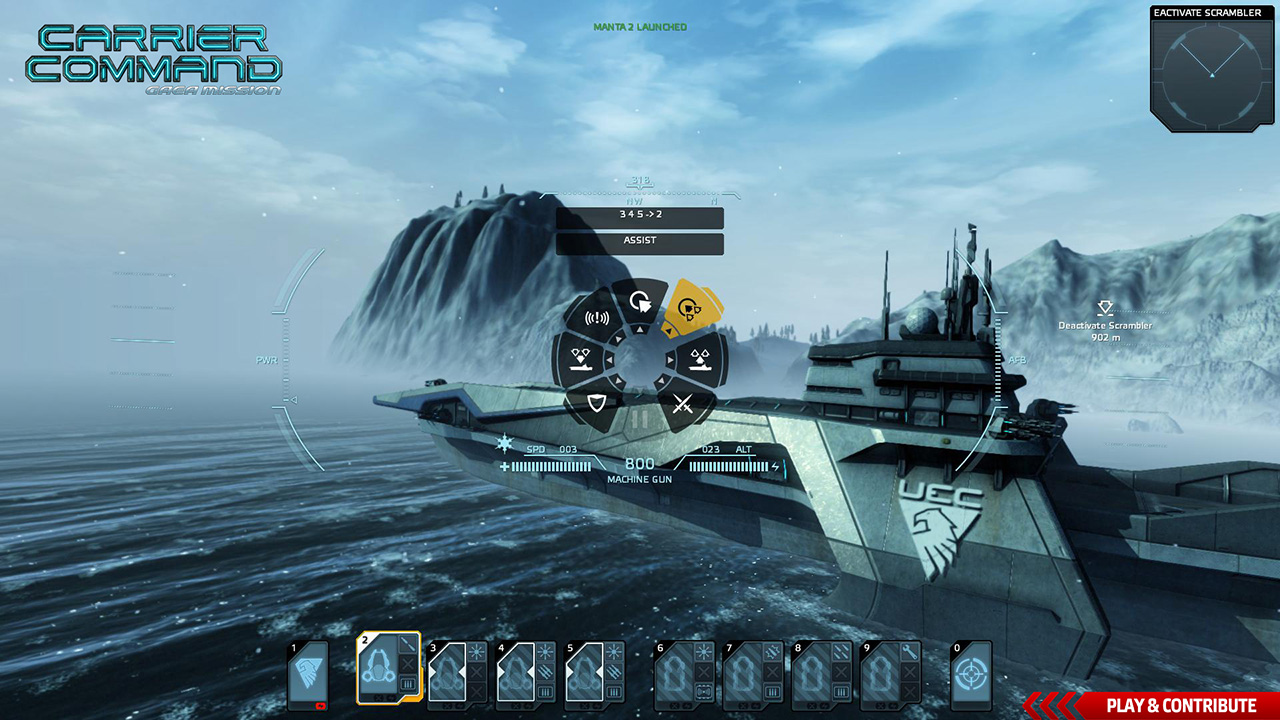Select the highlighted yellow assist command wedge
The image size is (1280, 720).
[689, 309]
